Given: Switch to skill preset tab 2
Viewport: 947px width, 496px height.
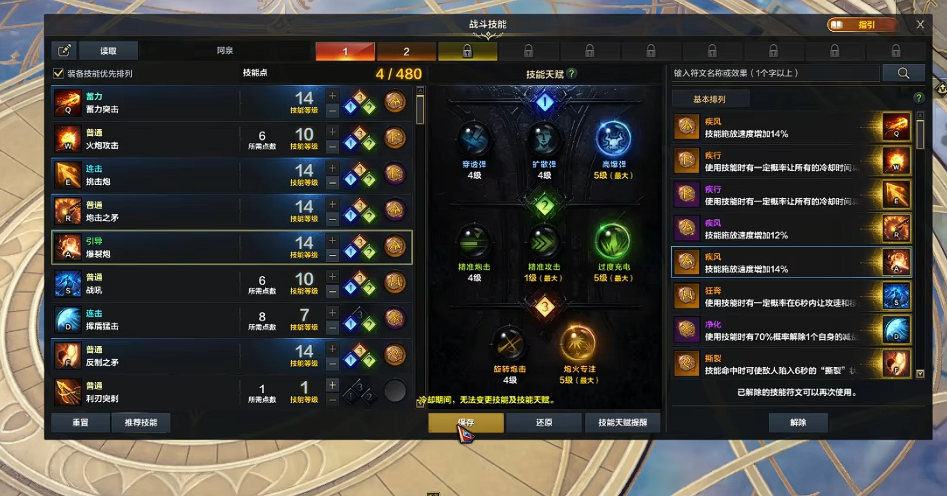Looking at the screenshot, I should [x=406, y=51].
